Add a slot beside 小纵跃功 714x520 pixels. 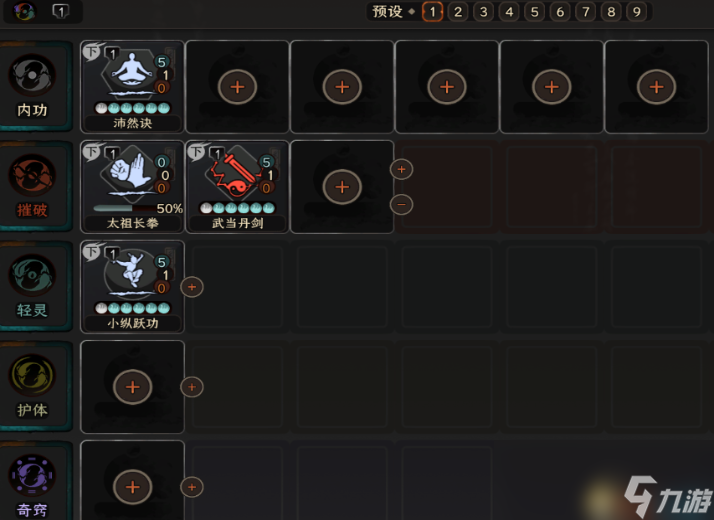click(192, 287)
